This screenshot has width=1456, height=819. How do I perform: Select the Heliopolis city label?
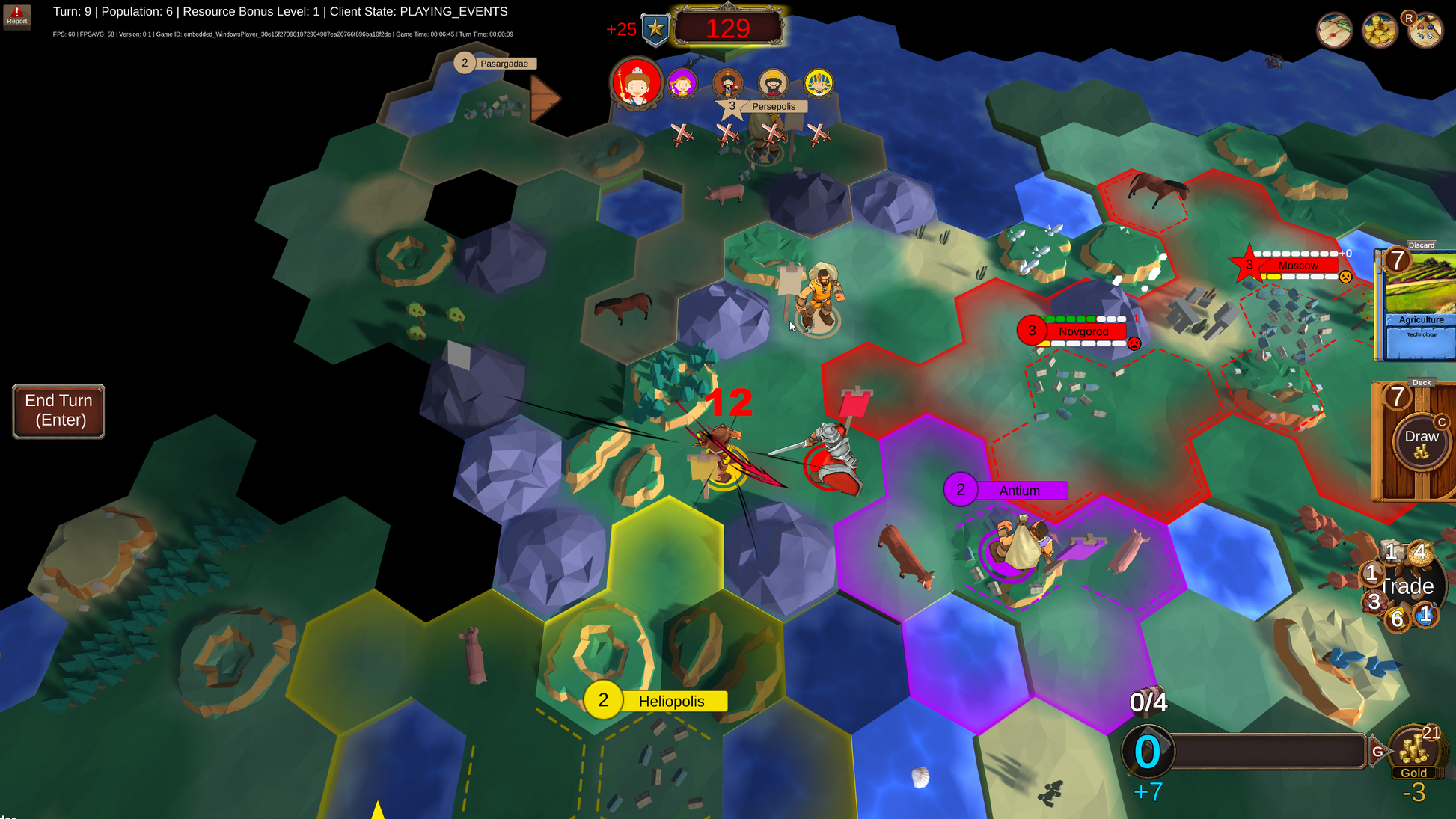(670, 701)
